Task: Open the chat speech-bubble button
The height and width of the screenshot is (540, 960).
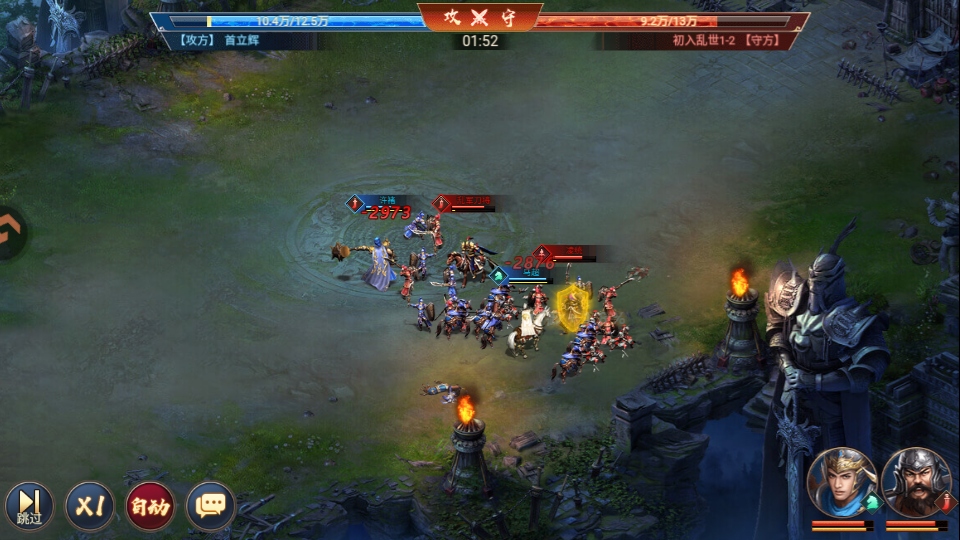Action: click(210, 506)
